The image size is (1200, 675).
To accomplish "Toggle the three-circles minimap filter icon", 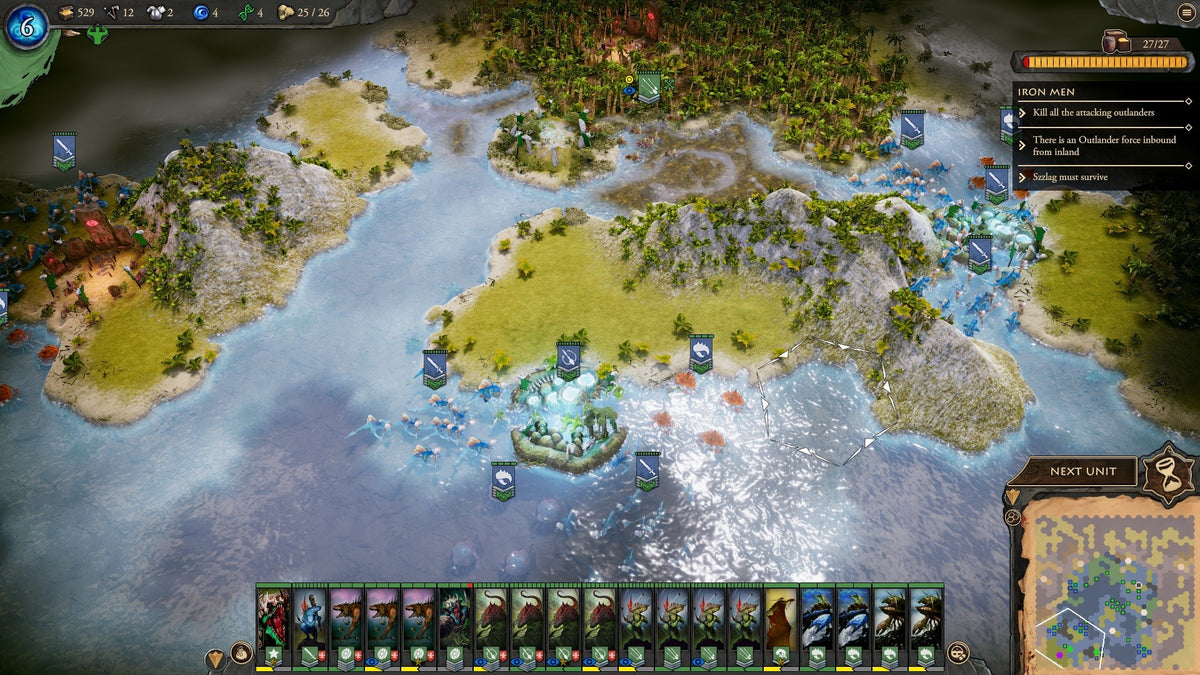I will pyautogui.click(x=1012, y=517).
